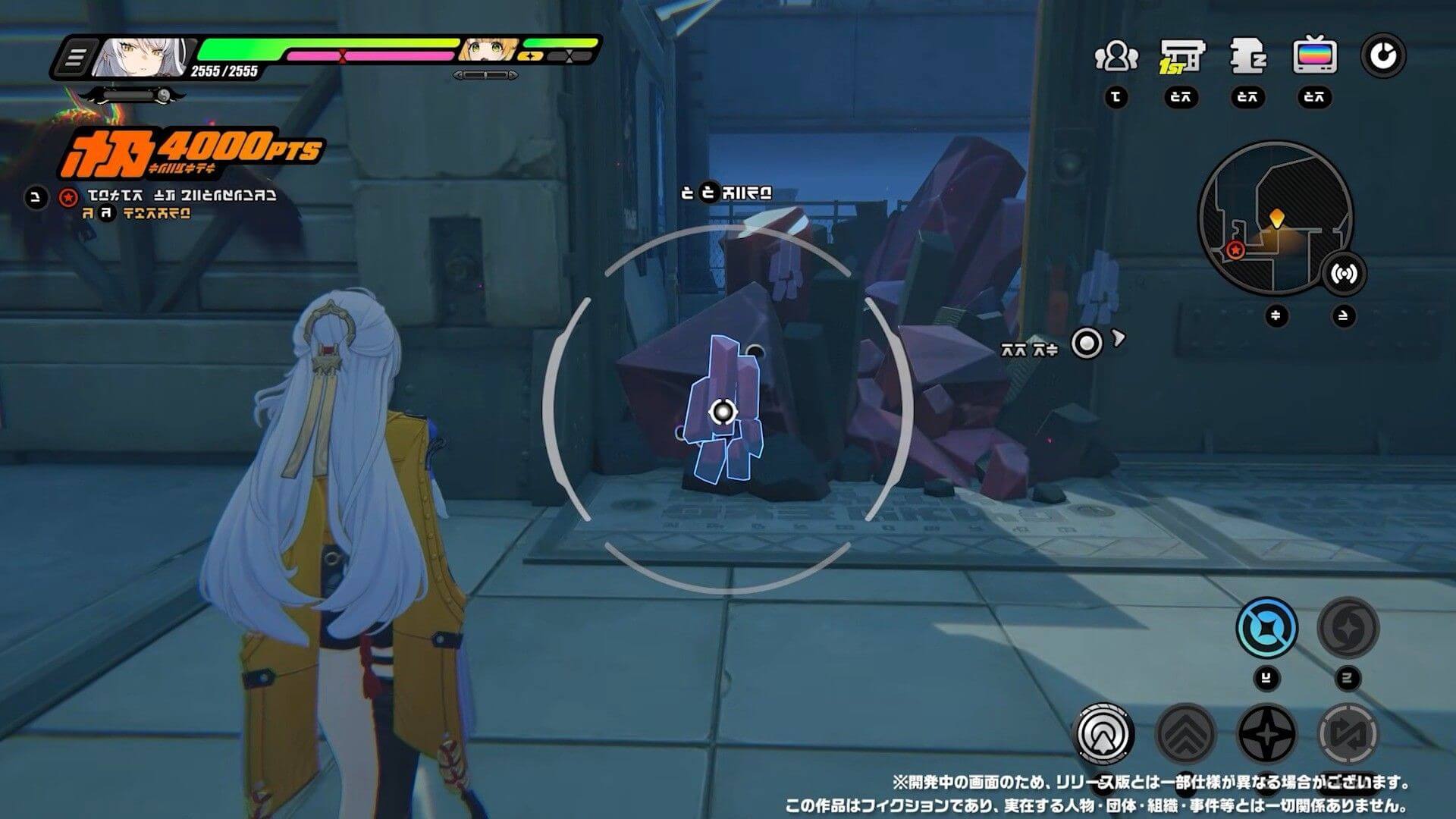The height and width of the screenshot is (819, 1456).
Task: Click the interaction prompt near the crystals
Action: tap(1086, 341)
